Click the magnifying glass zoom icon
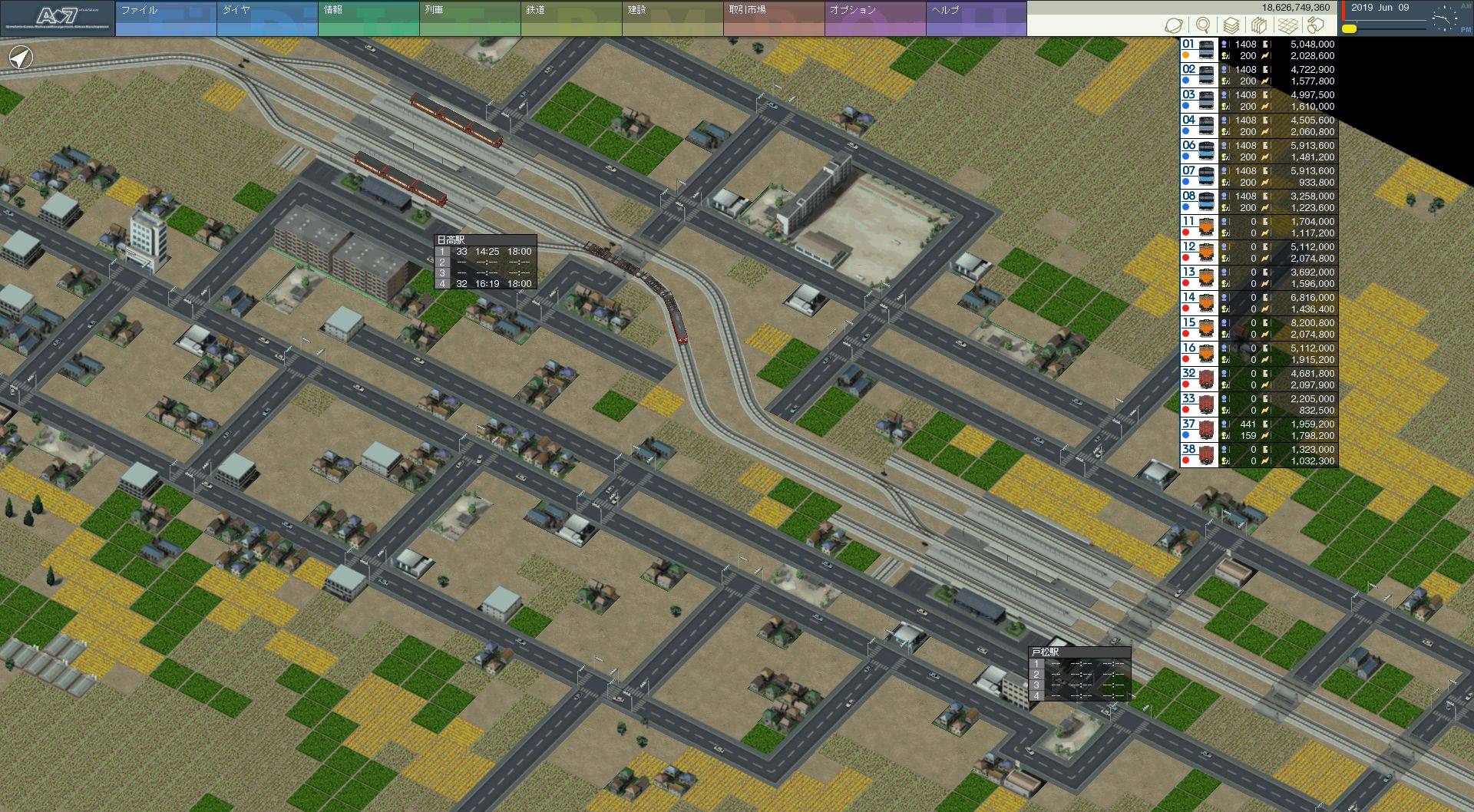 1203,25
